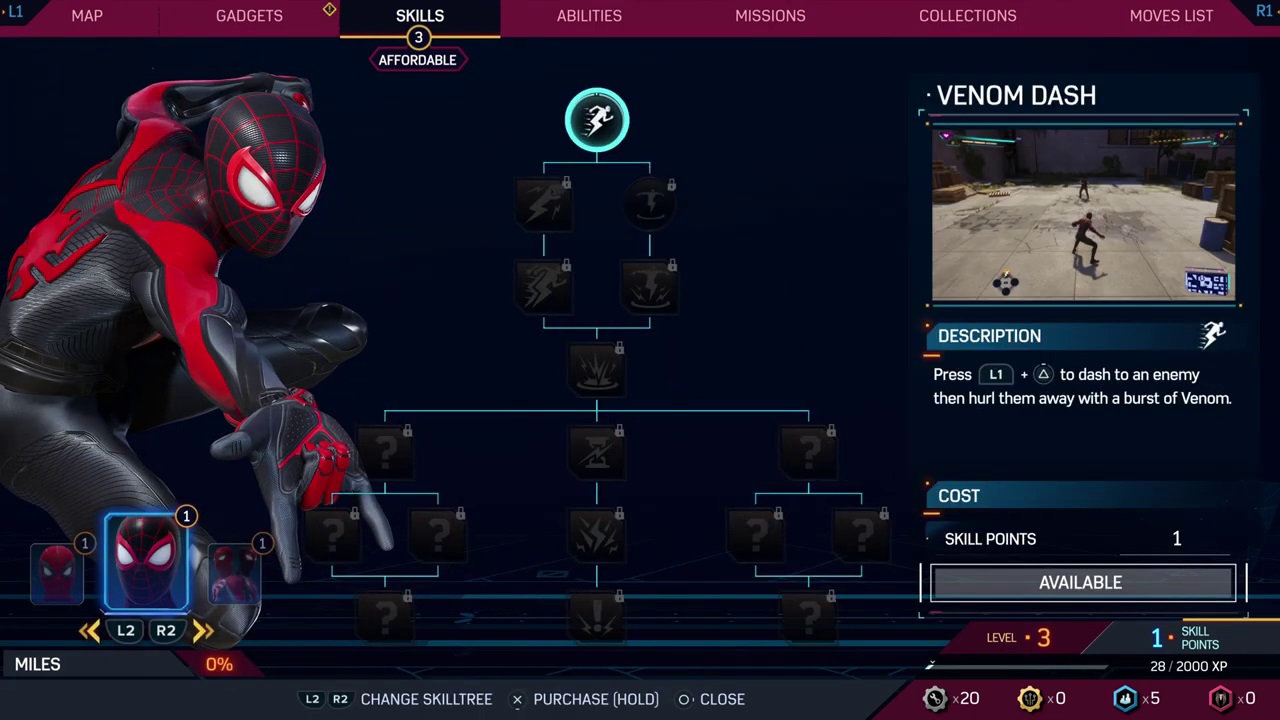Click the AVAILABLE button
1280x720 pixels.
click(x=1080, y=582)
